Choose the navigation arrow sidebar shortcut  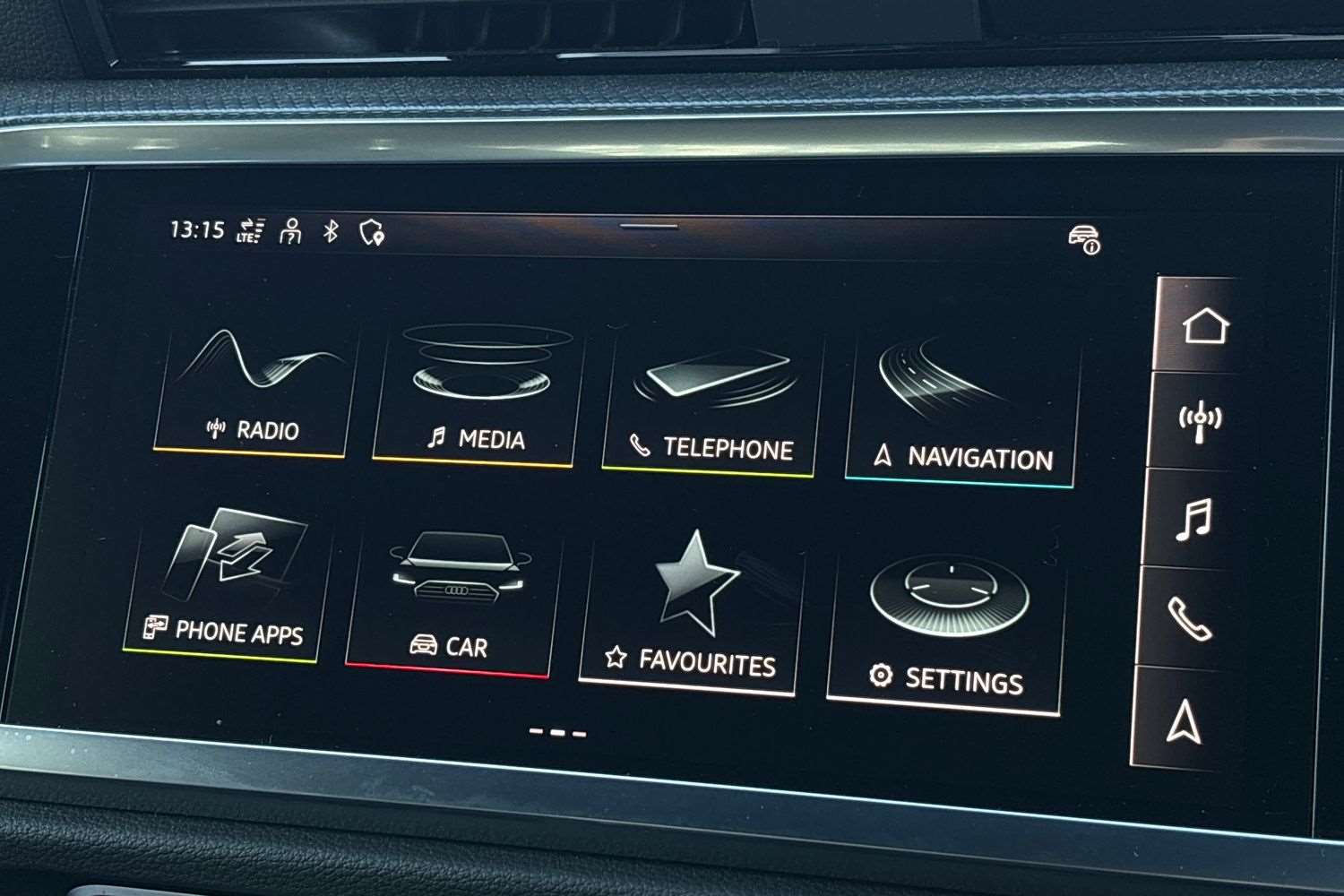[x=1184, y=719]
